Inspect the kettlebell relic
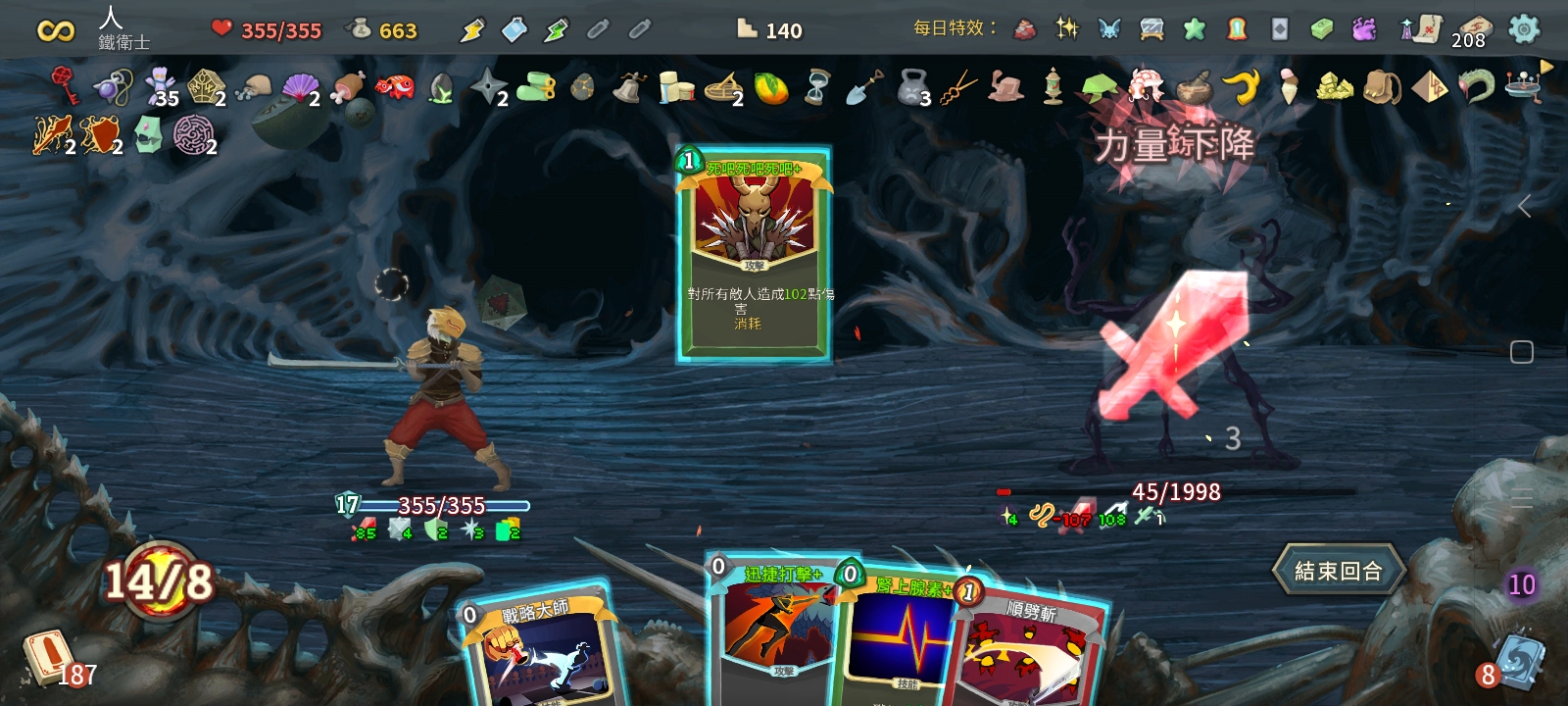 912,86
